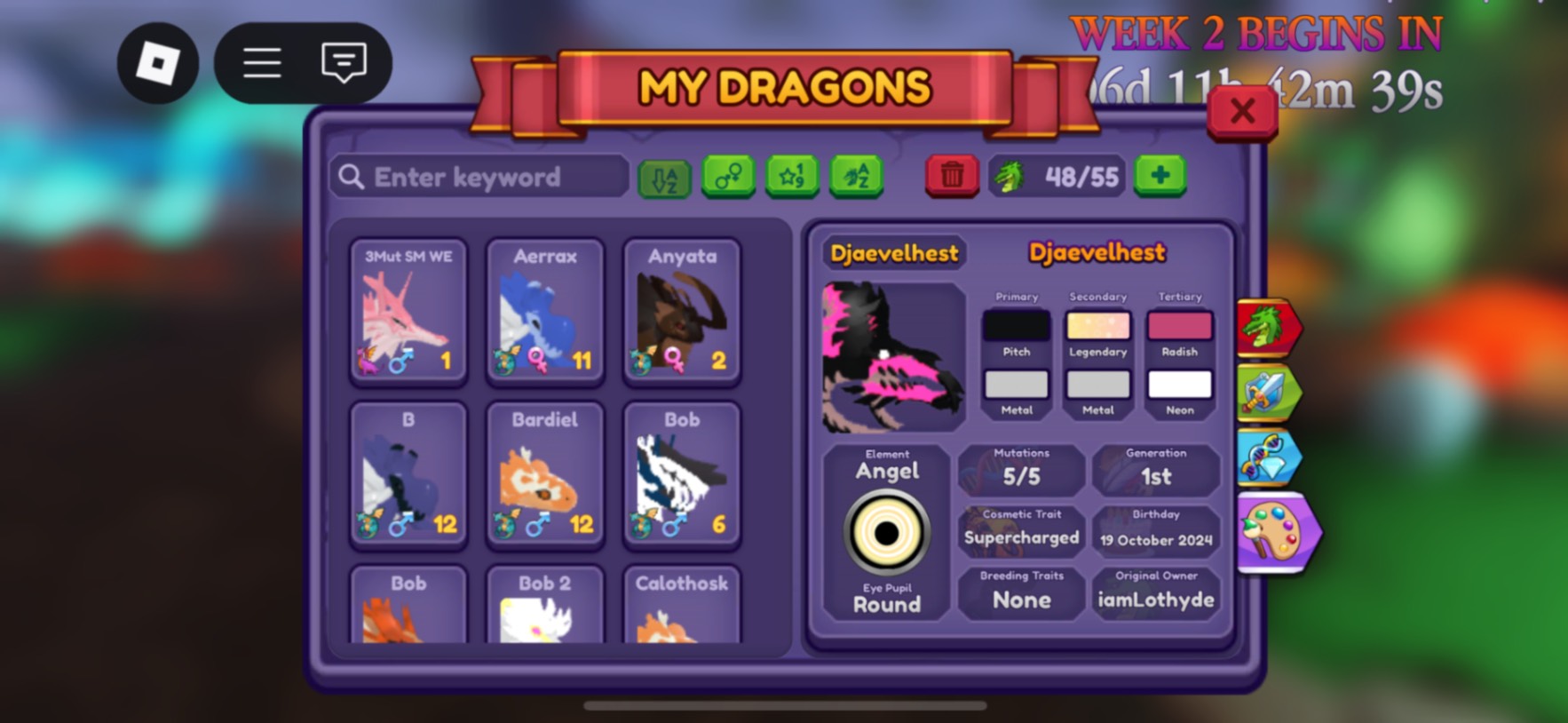This screenshot has height=723, width=1568.
Task: Toggle the star level filter
Action: 792,176
